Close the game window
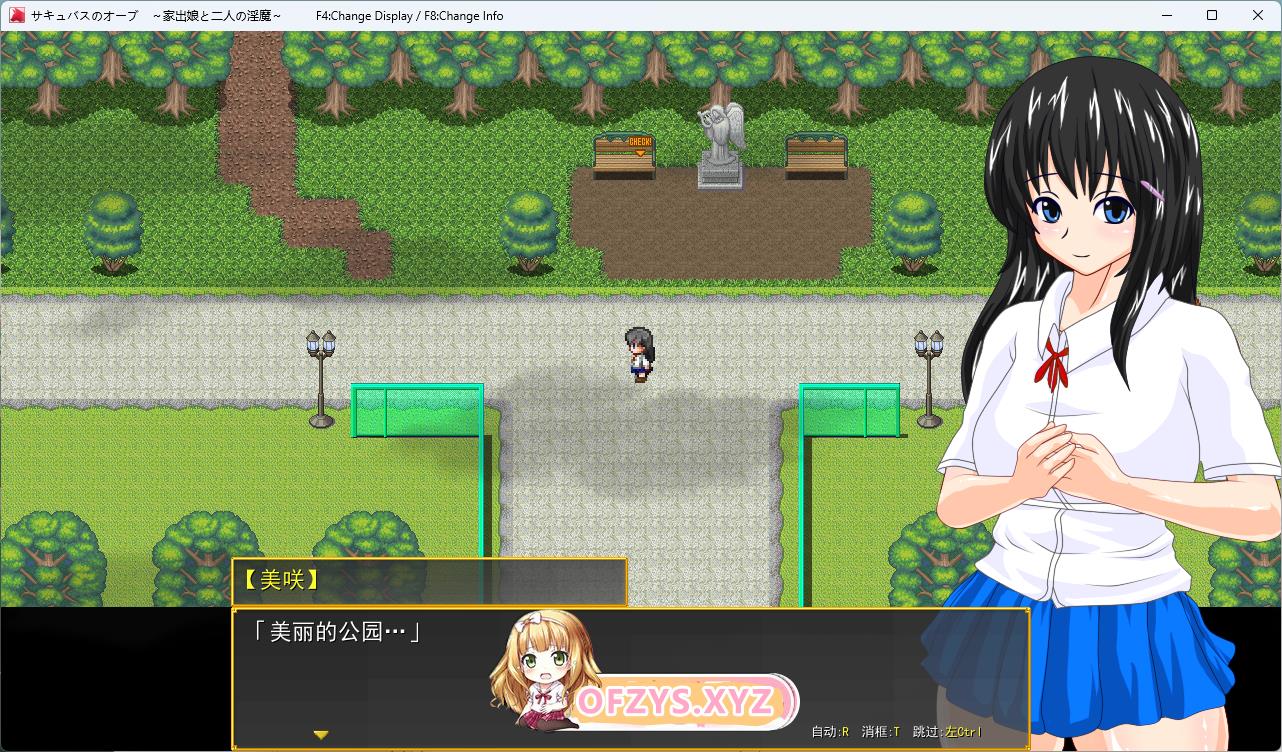Image resolution: width=1282 pixels, height=752 pixels. click(x=1257, y=15)
